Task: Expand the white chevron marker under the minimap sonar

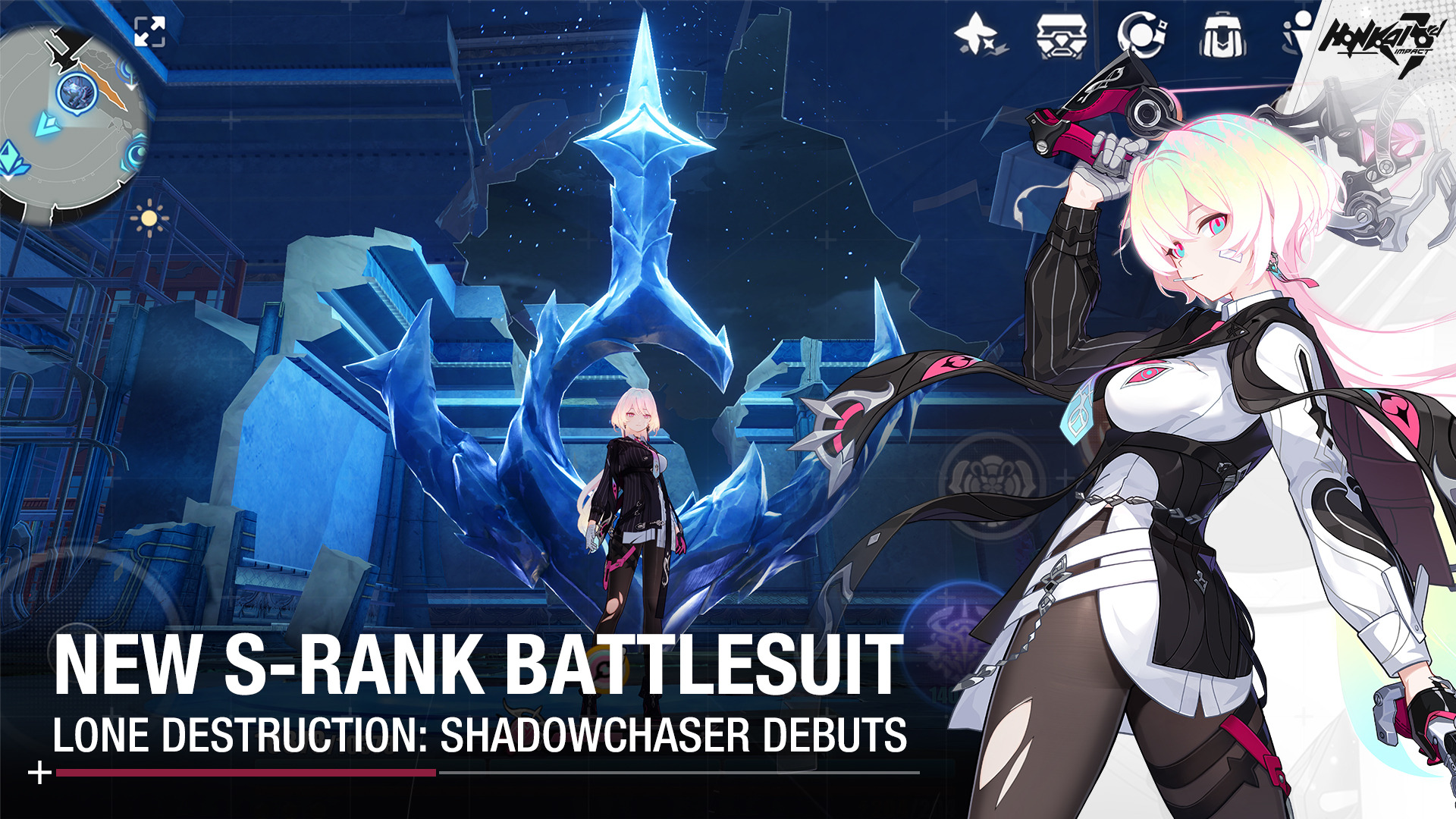Action: [131, 86]
